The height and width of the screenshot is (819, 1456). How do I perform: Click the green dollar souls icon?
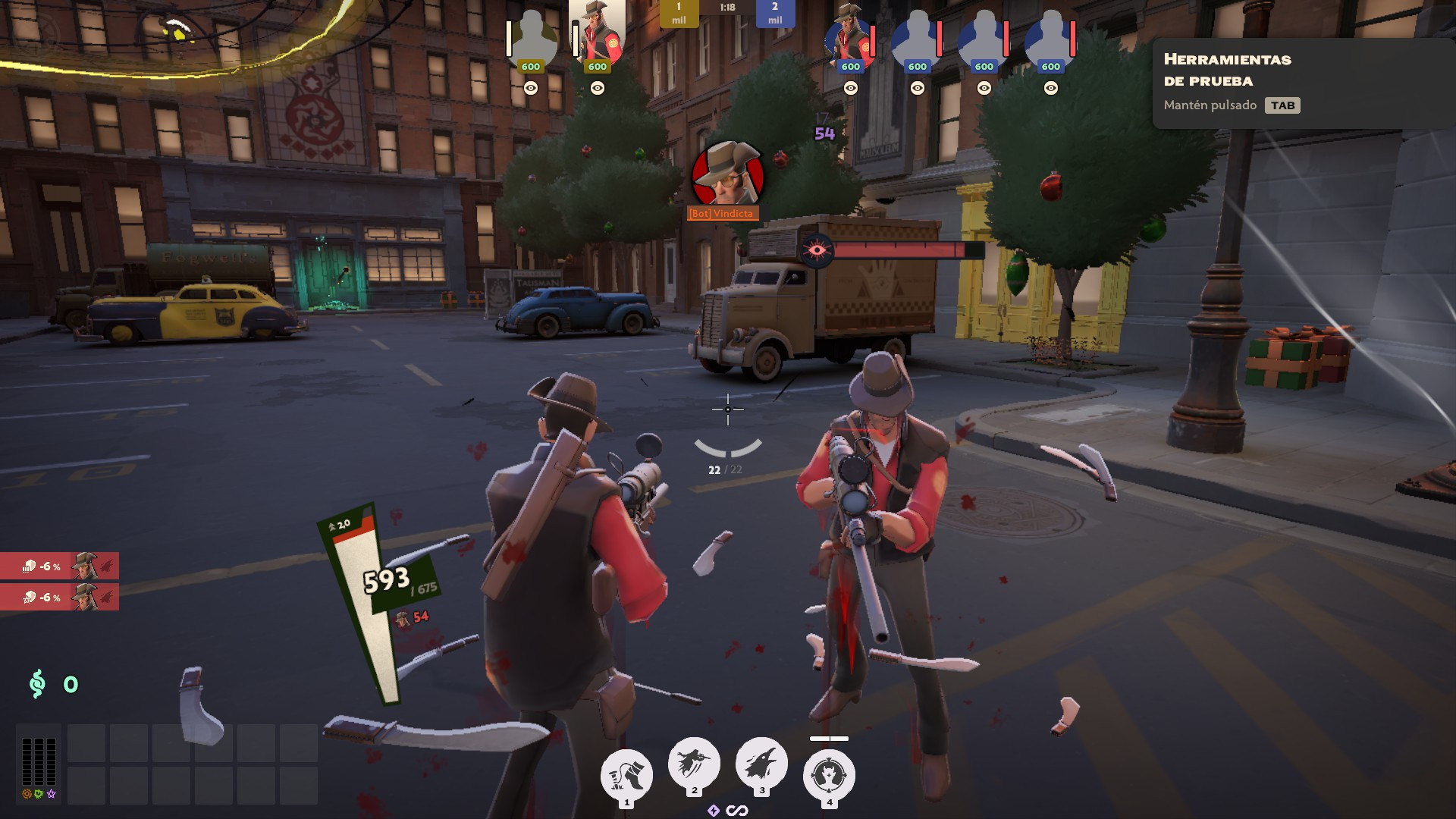click(37, 684)
